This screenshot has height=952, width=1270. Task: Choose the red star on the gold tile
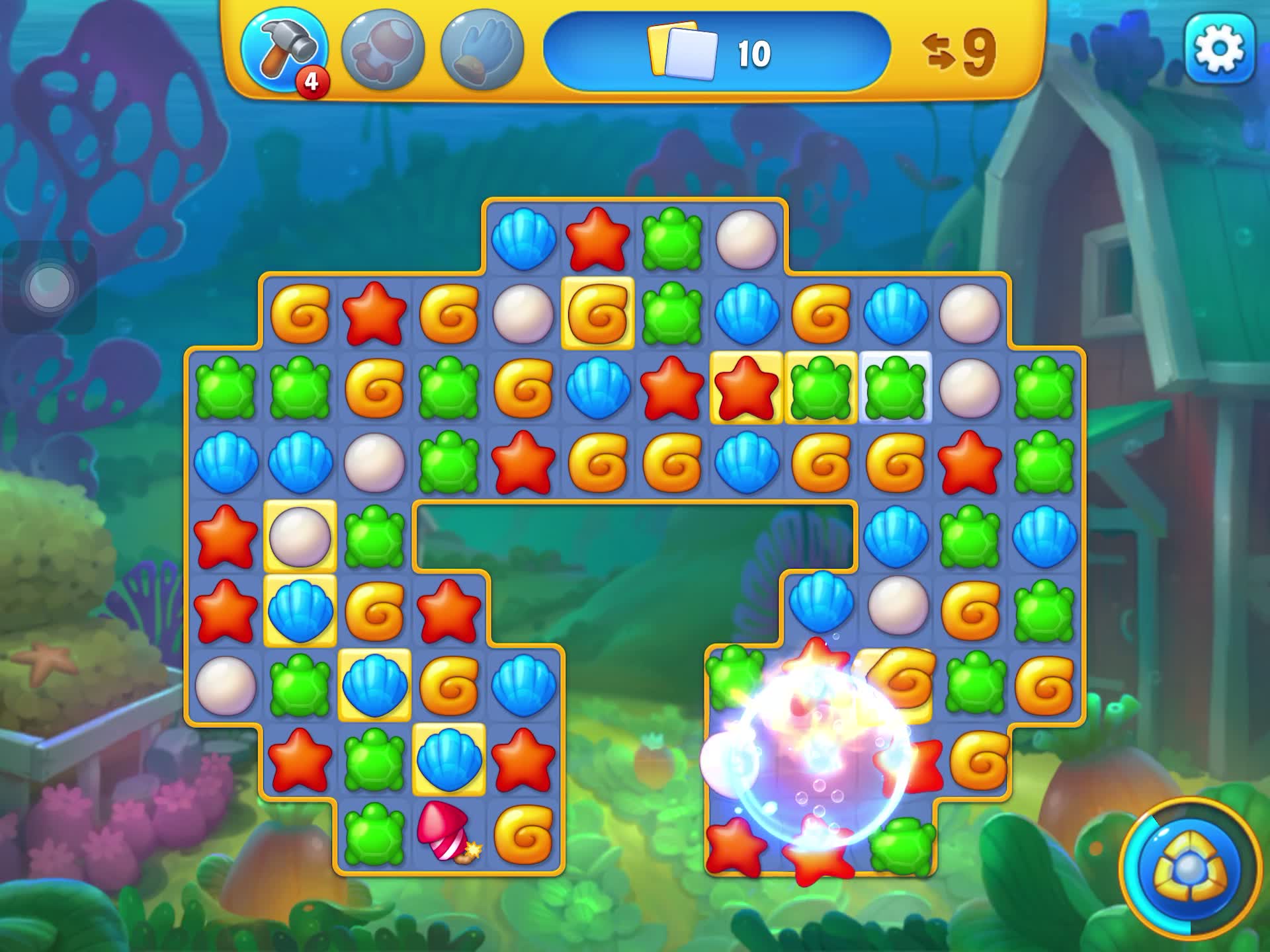tap(746, 387)
